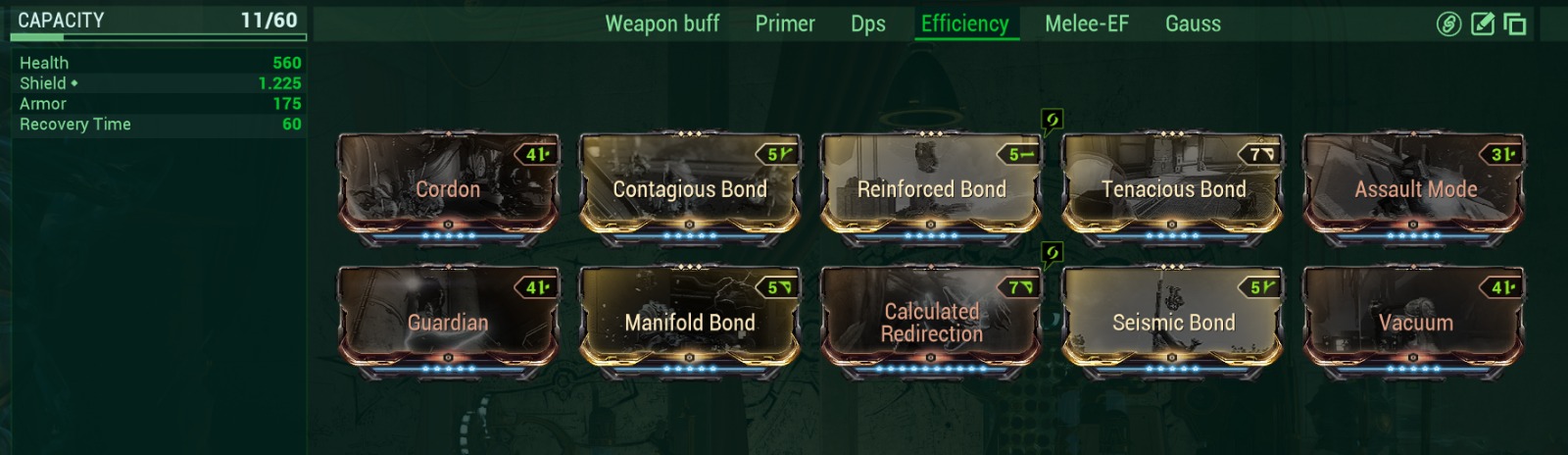Select the Primer loadout tab
Image resolution: width=1568 pixels, height=455 pixels.
pos(785,24)
